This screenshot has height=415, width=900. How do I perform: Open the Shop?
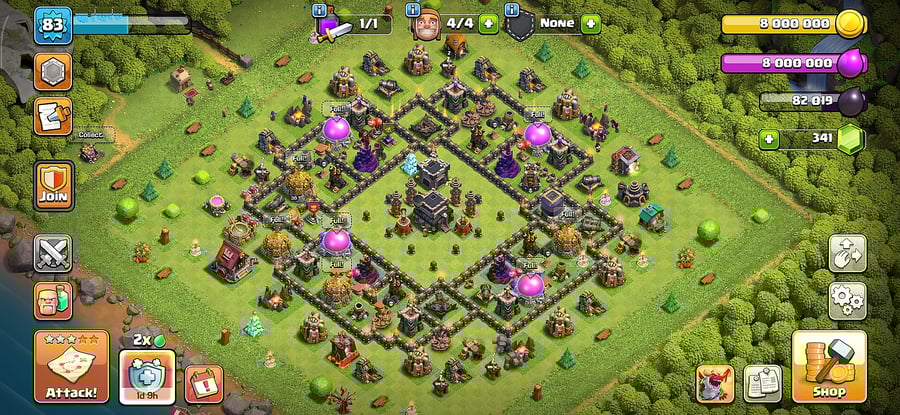pyautogui.click(x=828, y=368)
